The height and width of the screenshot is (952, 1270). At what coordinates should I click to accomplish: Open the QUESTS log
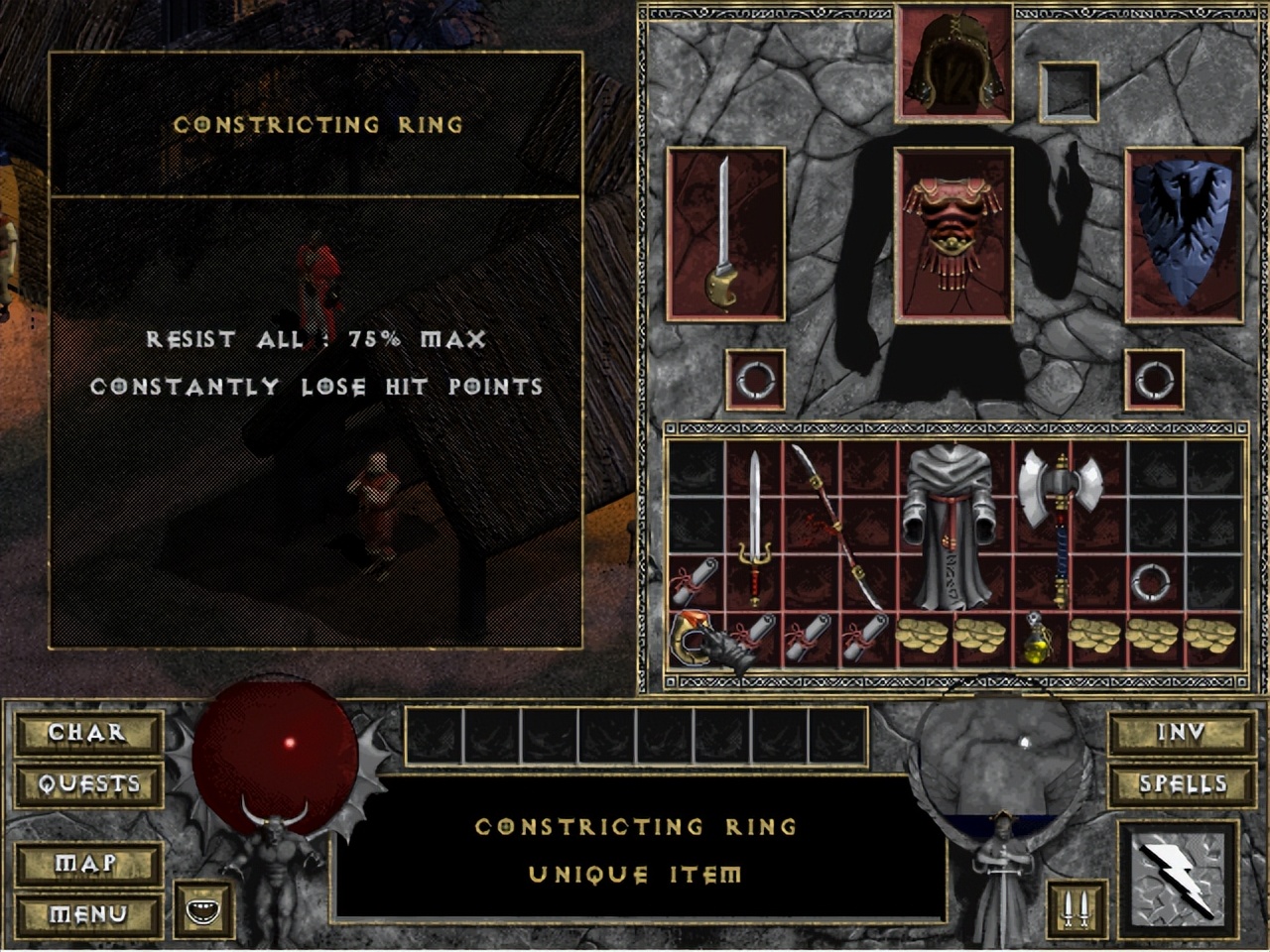tap(88, 784)
